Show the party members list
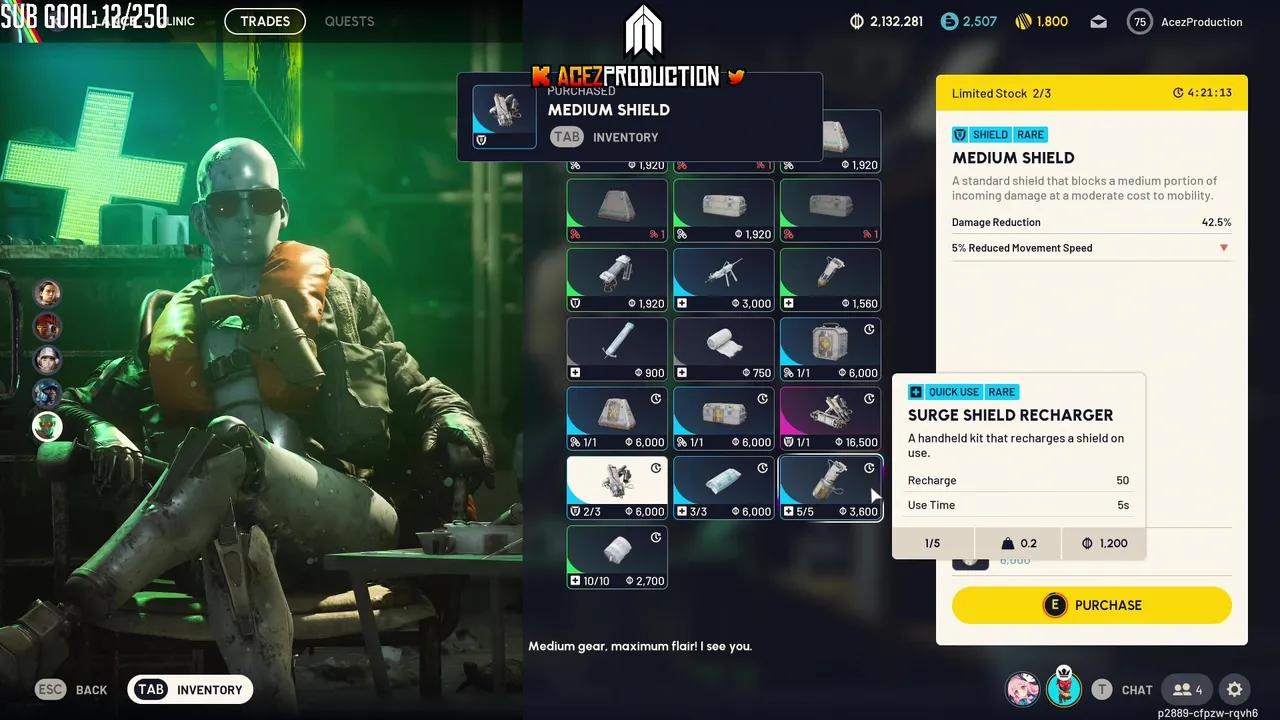Screen dimensions: 1280x720 pos(1189,689)
